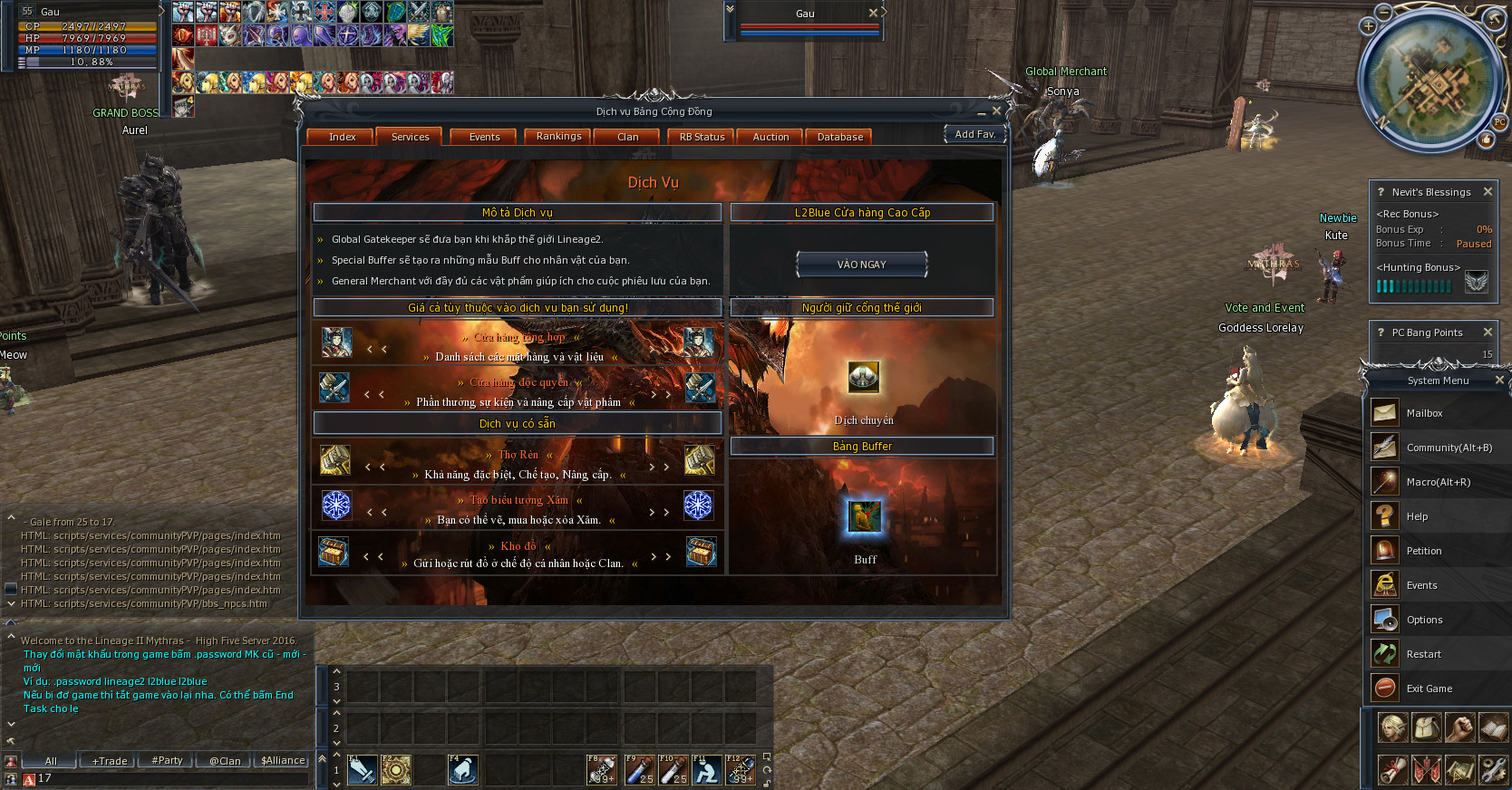This screenshot has width=1512, height=790.
Task: Click the MP bar in the status window
Action: (86, 51)
